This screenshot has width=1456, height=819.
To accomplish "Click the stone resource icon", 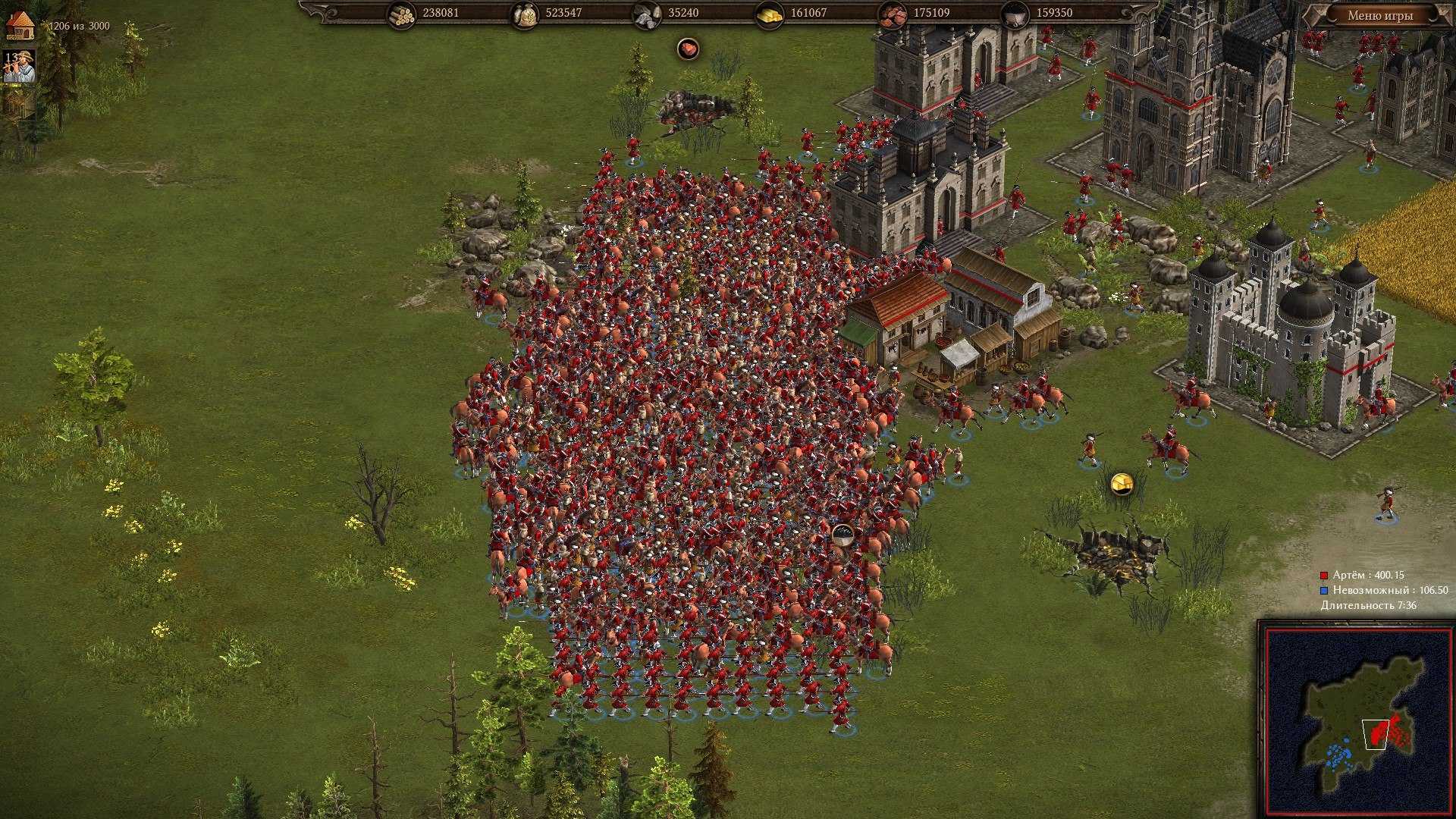I will coord(646,14).
